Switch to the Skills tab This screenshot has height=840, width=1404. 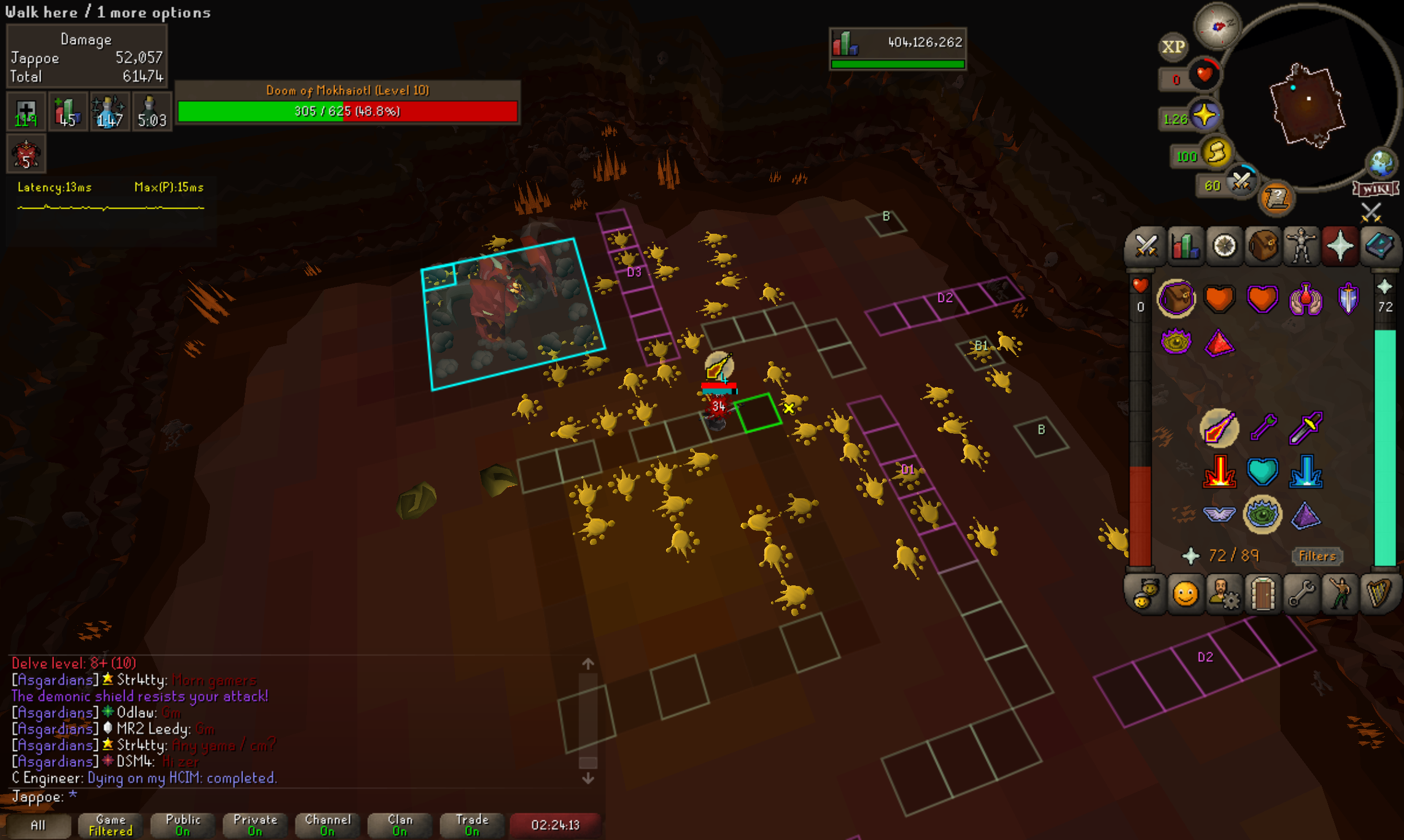pos(1185,247)
